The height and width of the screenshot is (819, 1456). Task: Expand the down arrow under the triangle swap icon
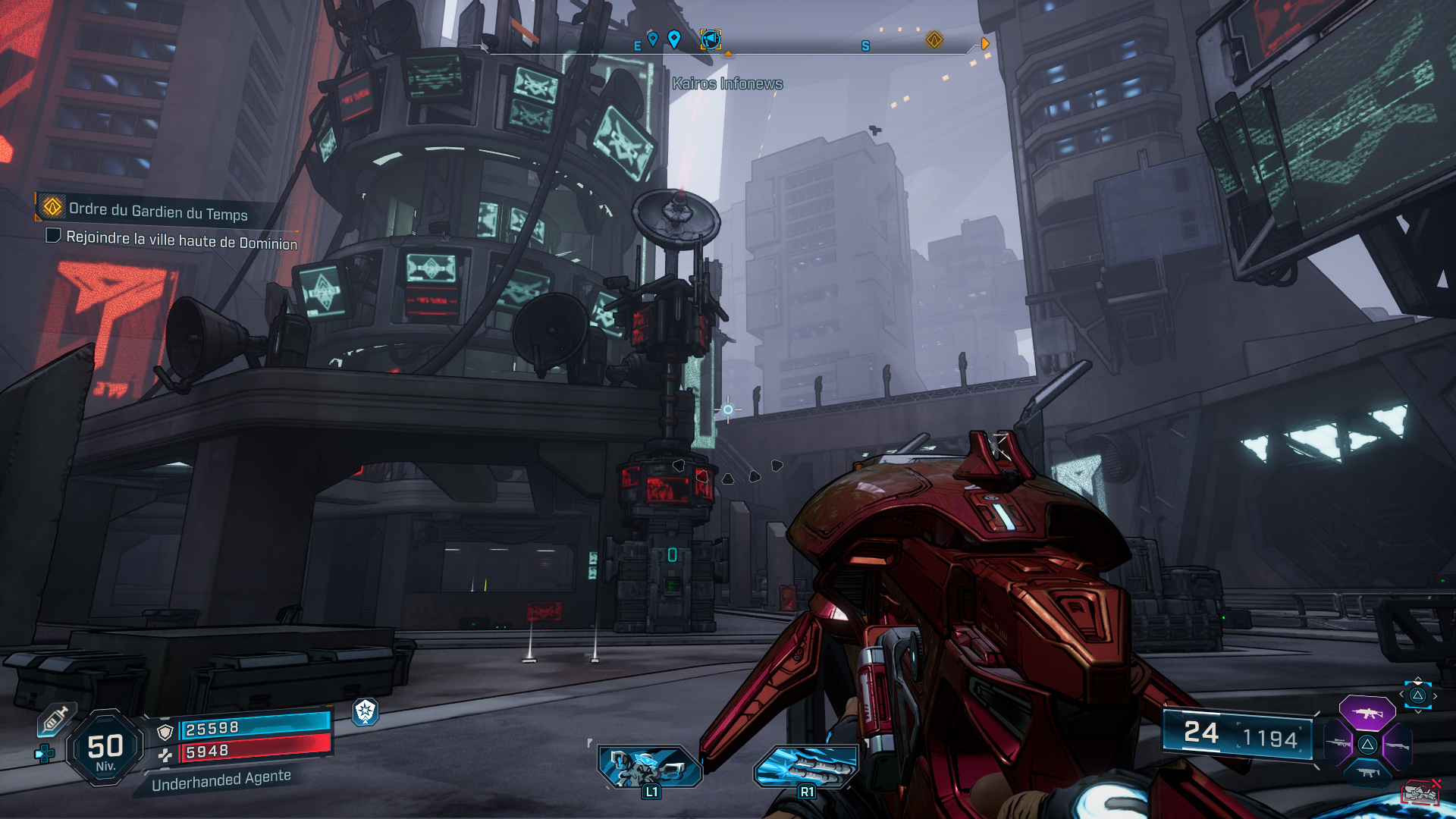[1418, 712]
